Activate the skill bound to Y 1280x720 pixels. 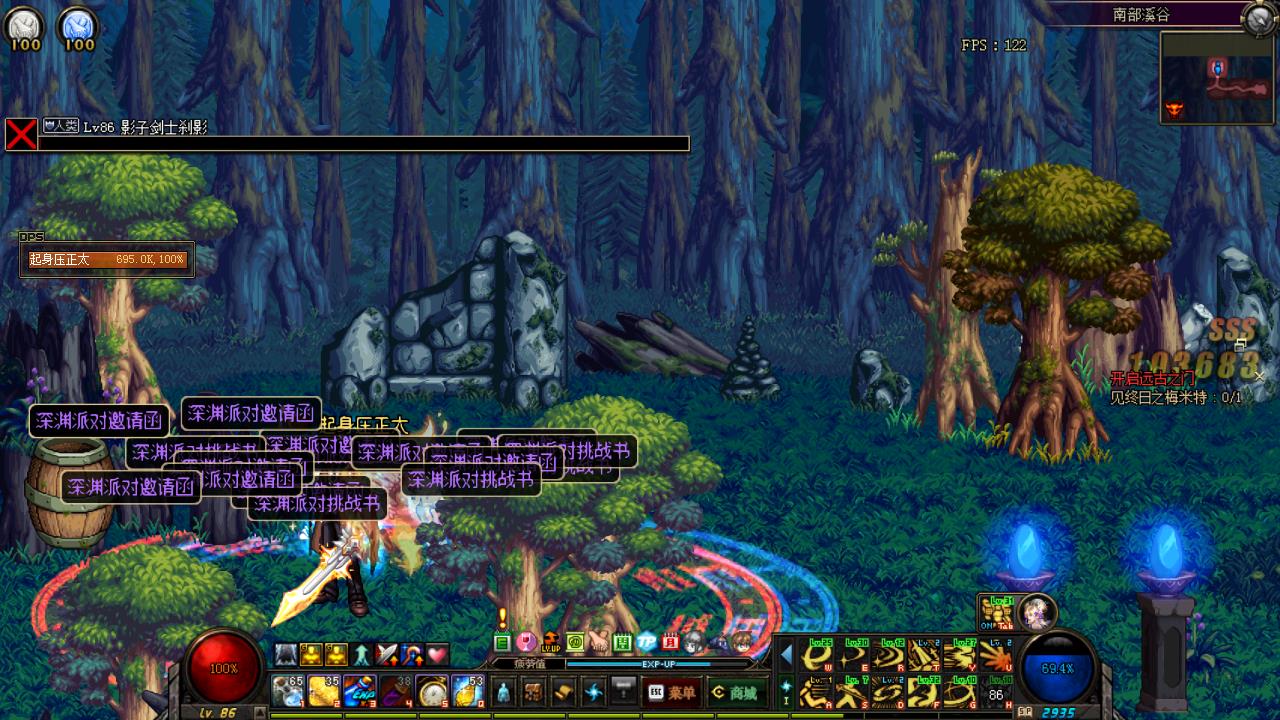(x=961, y=656)
